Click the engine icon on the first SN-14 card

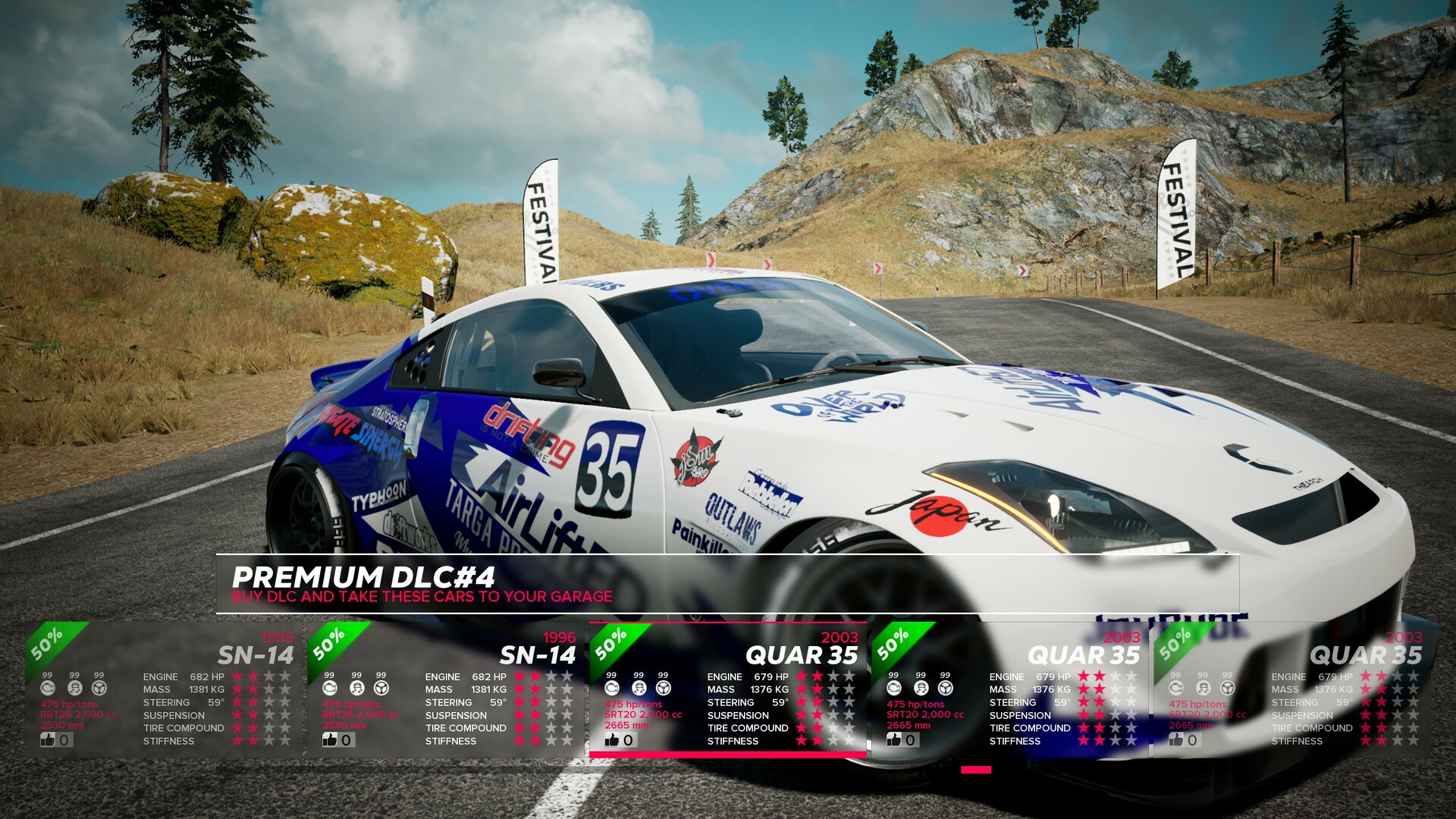[49, 688]
